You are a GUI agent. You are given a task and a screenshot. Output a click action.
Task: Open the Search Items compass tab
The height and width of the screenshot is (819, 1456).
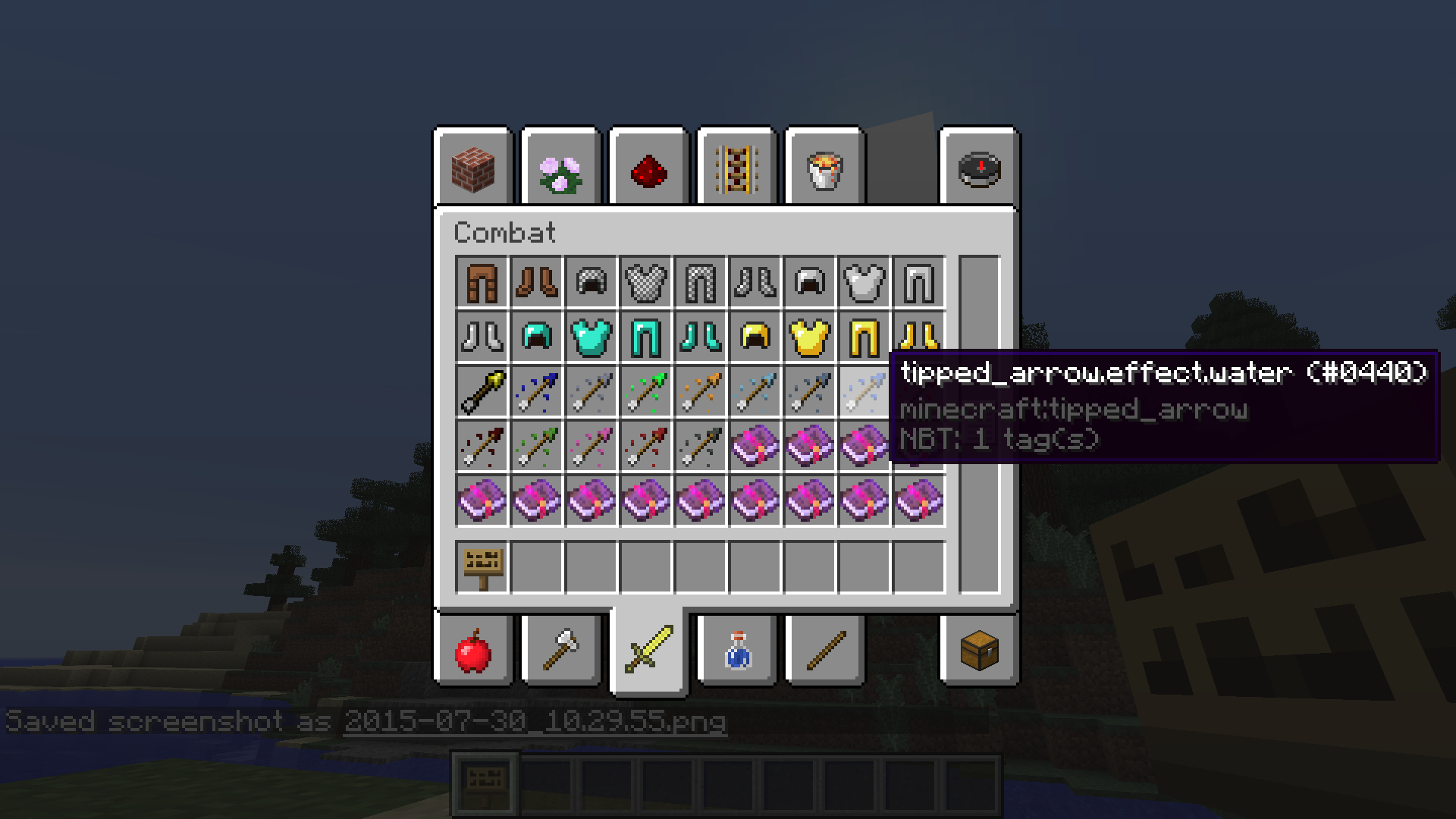point(979,168)
